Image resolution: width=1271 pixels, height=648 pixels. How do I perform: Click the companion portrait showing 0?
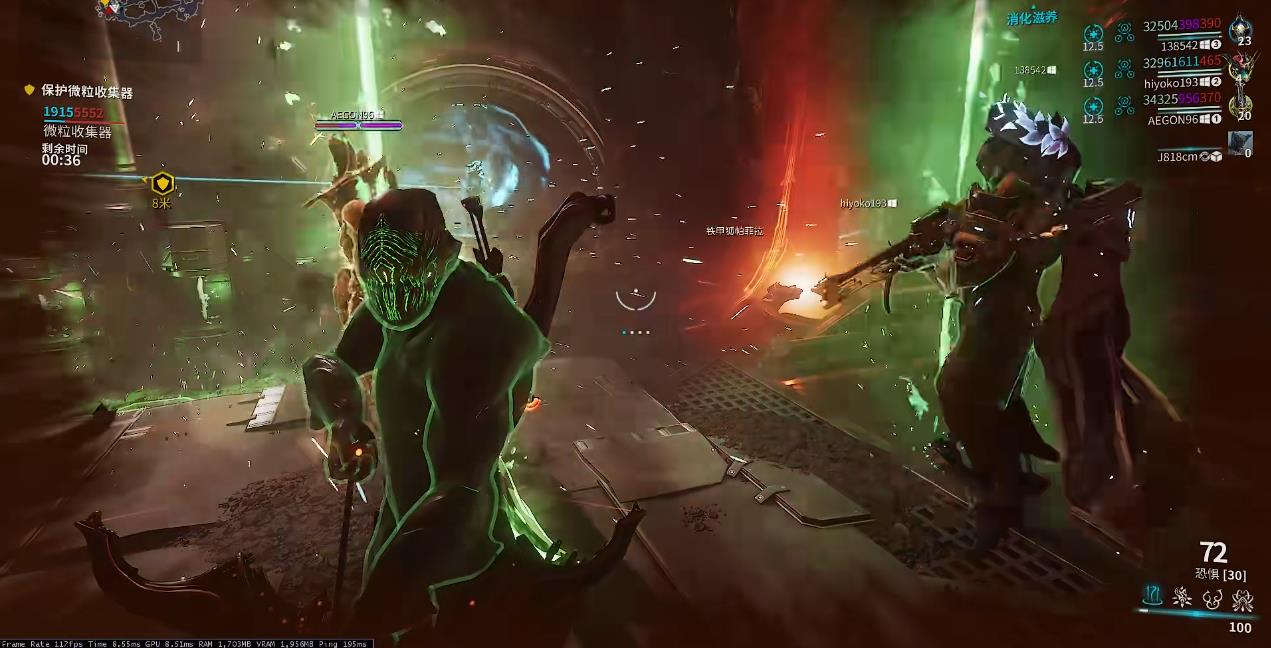point(1241,143)
